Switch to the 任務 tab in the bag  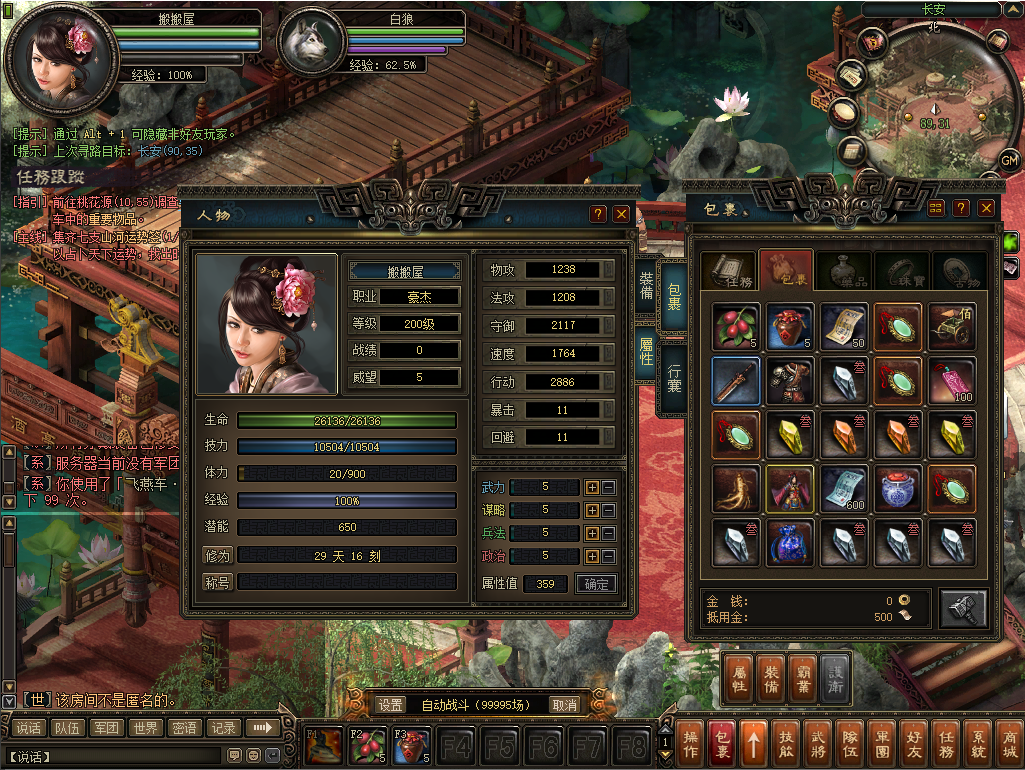click(727, 271)
